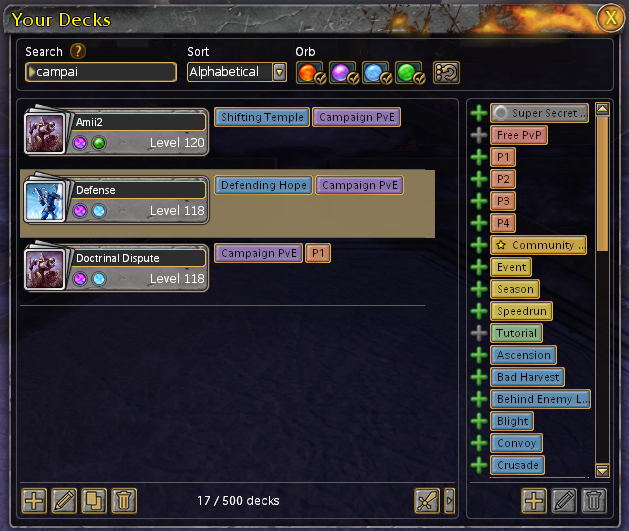The width and height of the screenshot is (629, 531).
Task: Create a new deck with the plus button
Action: point(35,500)
